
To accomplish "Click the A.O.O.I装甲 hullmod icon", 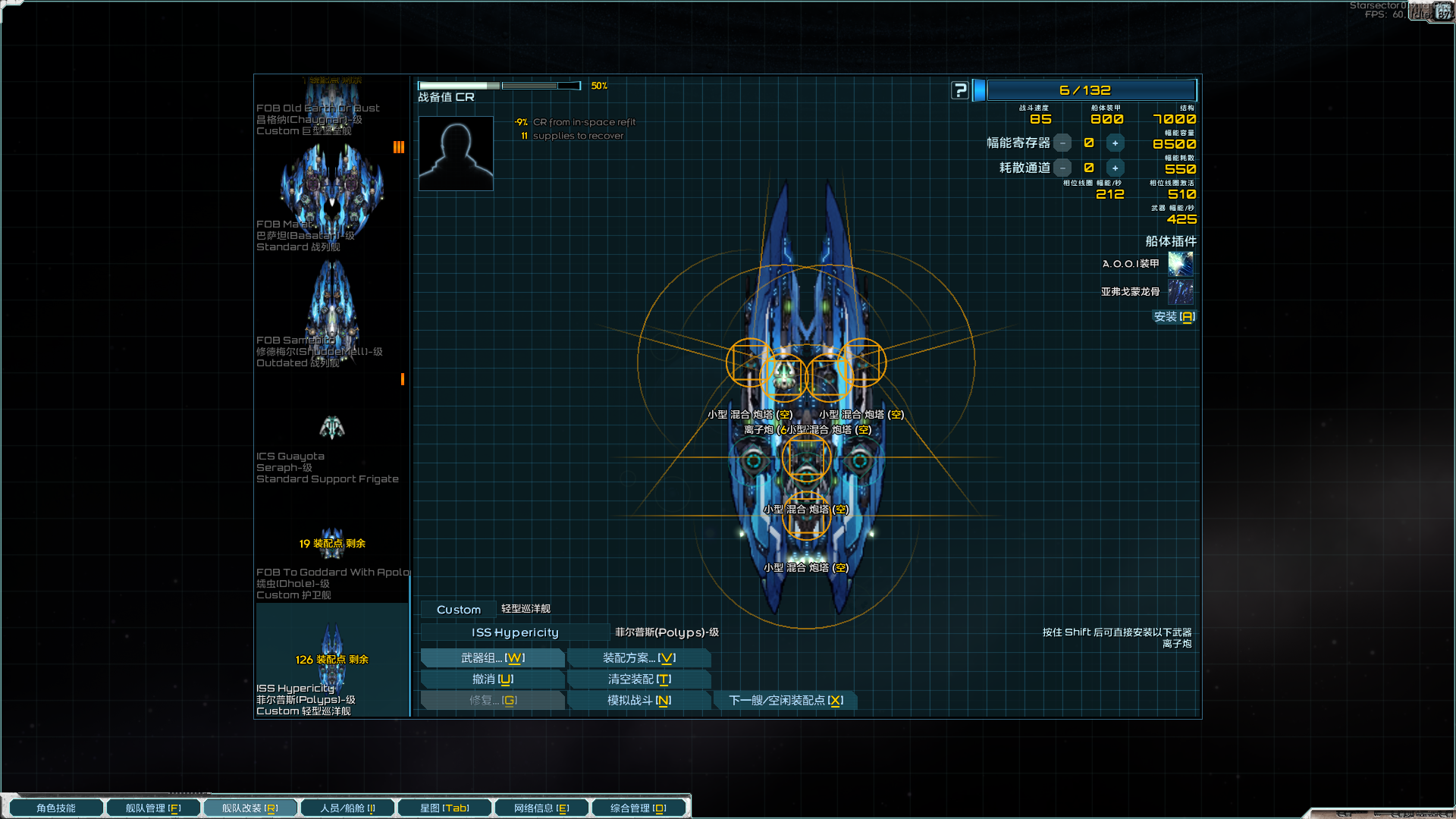I will pos(1180,264).
